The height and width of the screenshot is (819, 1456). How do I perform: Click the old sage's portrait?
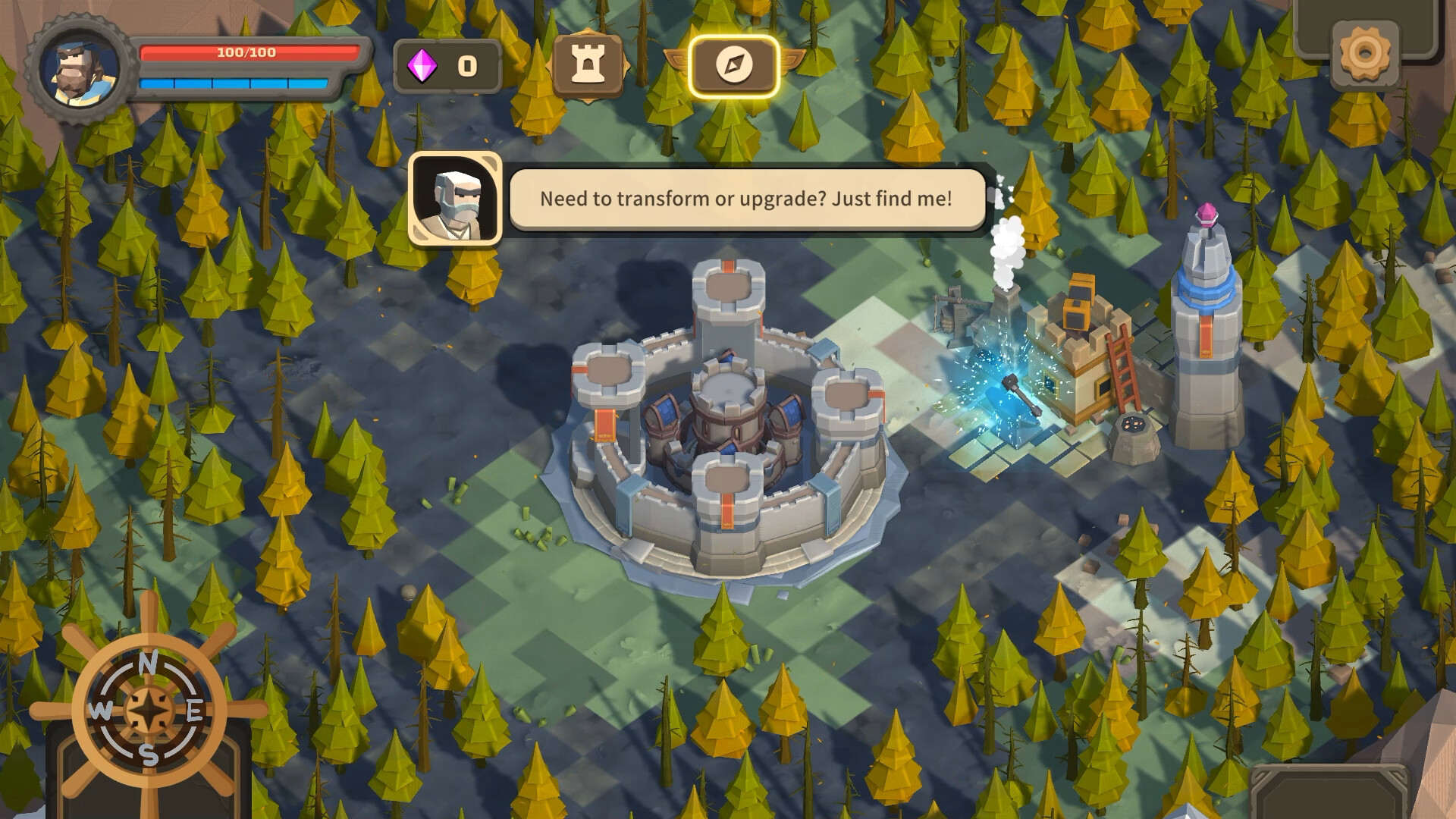coord(455,201)
